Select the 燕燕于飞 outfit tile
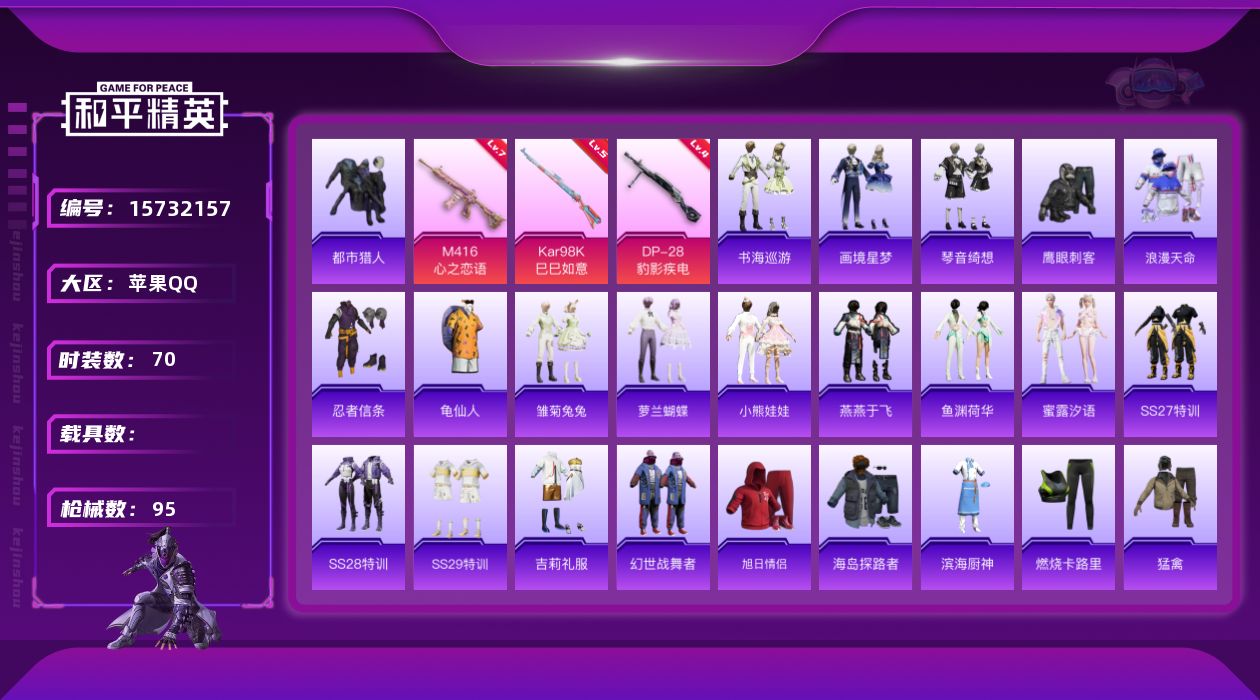The height and width of the screenshot is (700, 1260). coord(865,363)
